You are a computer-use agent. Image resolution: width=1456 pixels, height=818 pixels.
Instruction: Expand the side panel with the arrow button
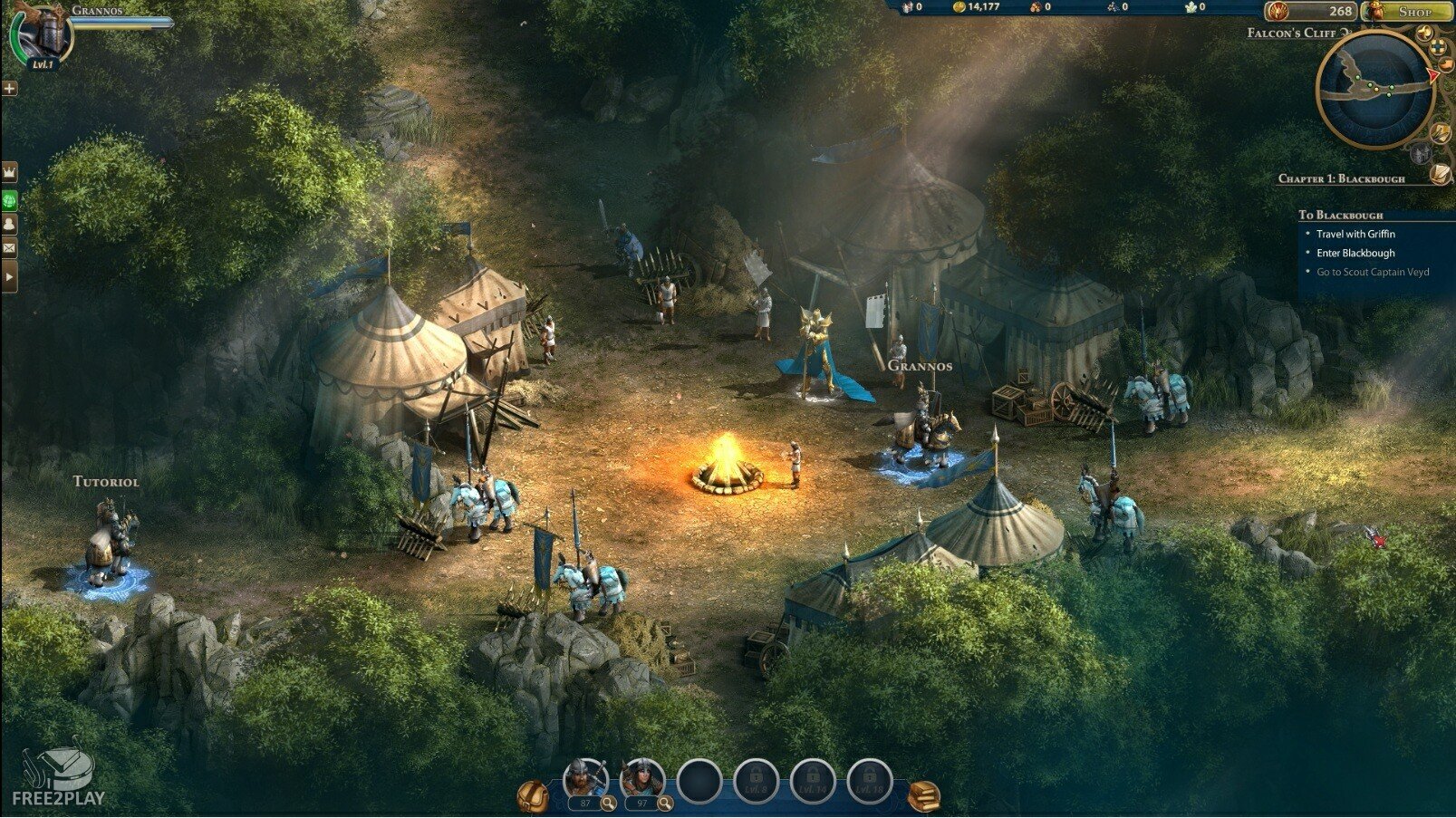[10, 274]
